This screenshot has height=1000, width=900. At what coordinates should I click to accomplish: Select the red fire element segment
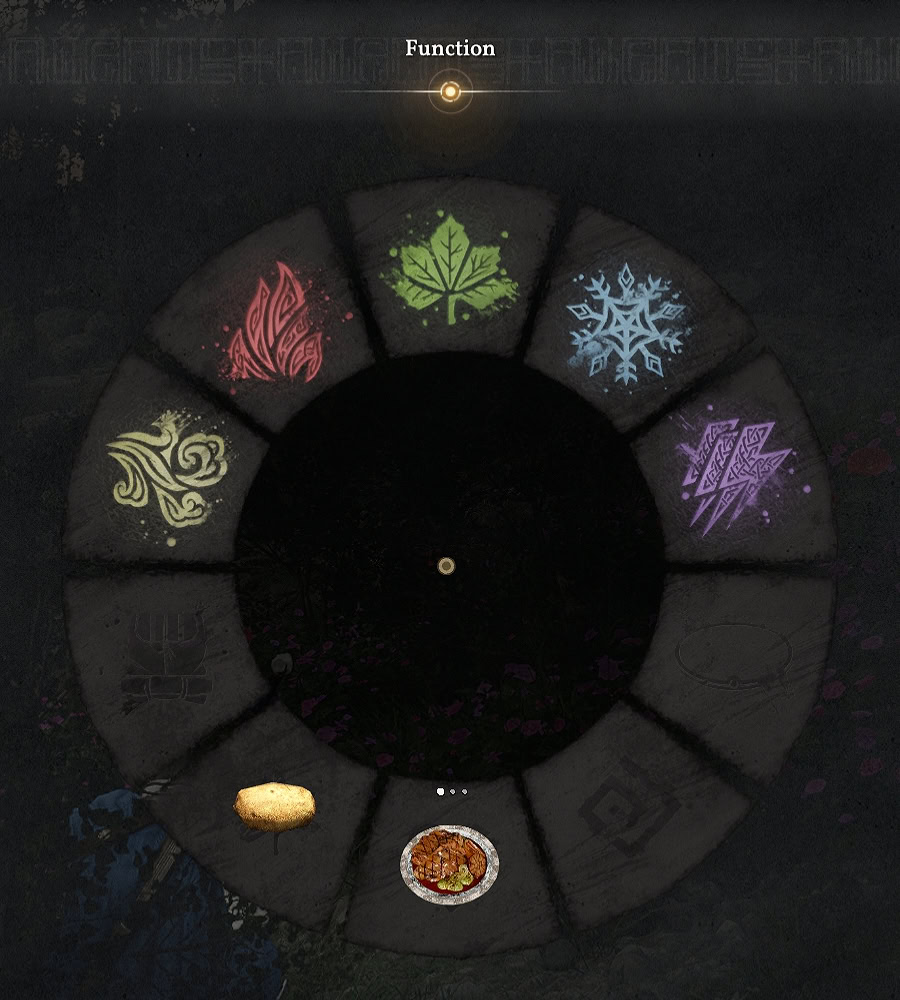point(273,326)
